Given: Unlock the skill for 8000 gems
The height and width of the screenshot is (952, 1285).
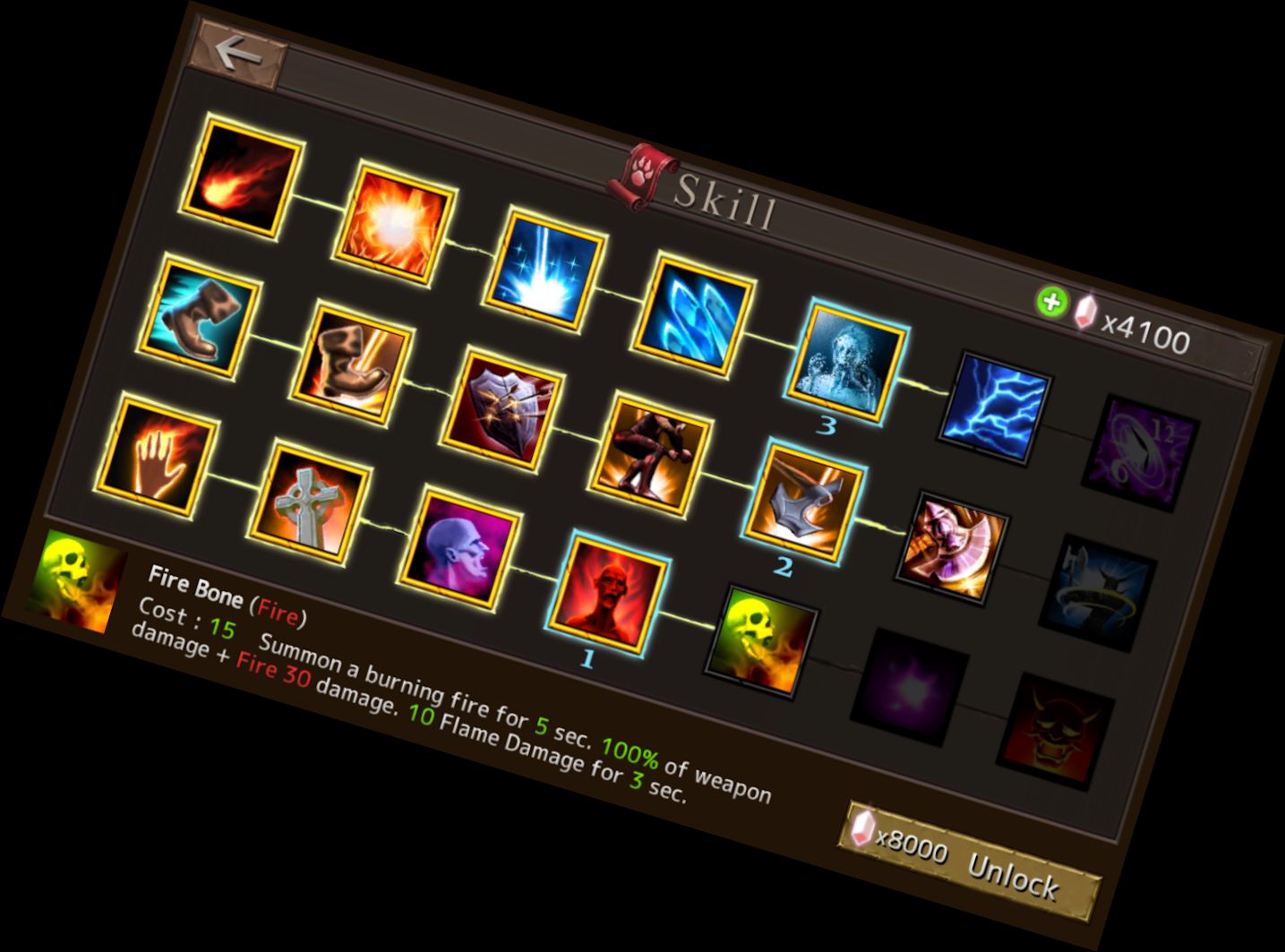Looking at the screenshot, I should [972, 861].
